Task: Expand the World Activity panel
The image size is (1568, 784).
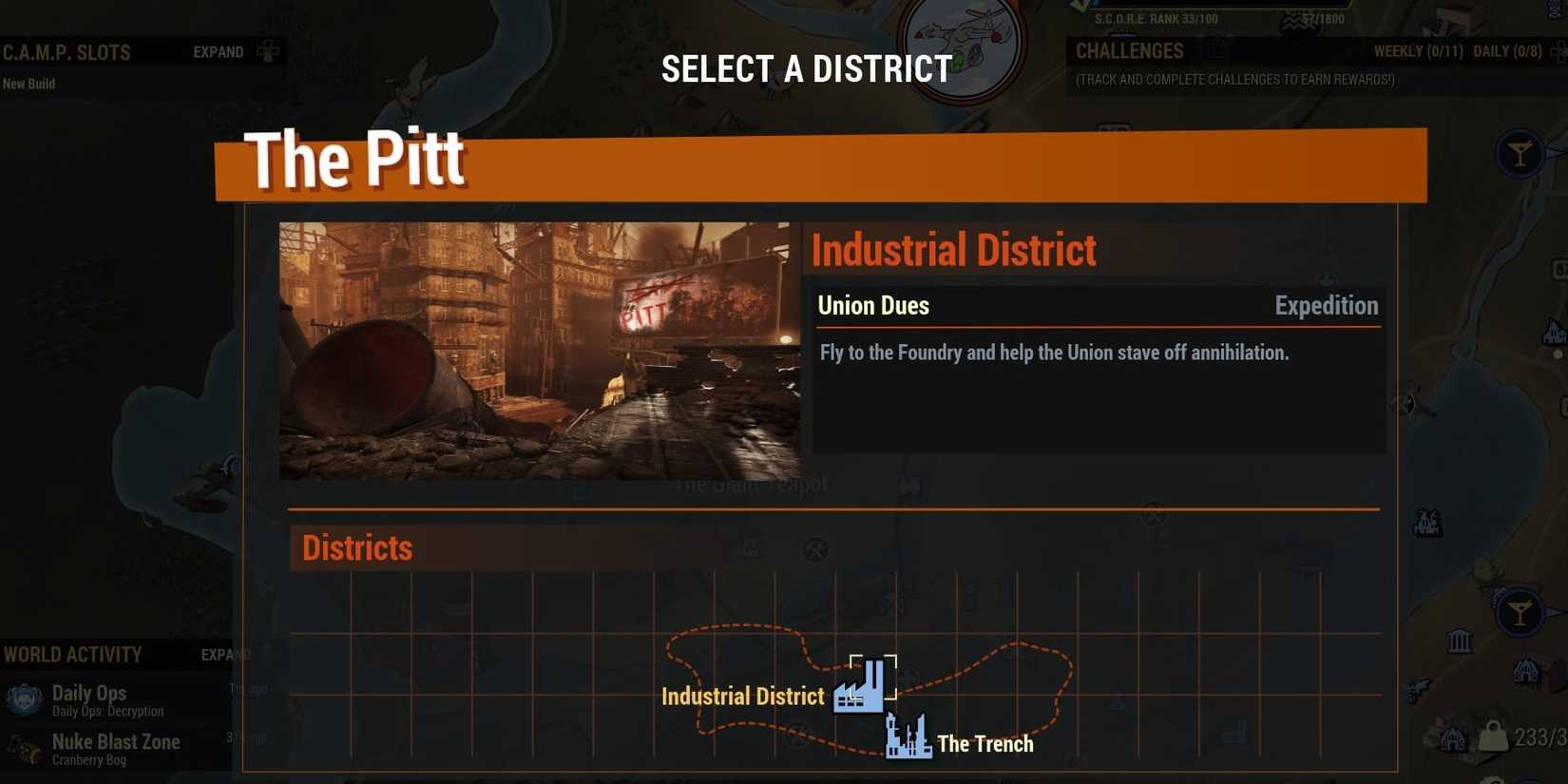Action: [x=223, y=655]
